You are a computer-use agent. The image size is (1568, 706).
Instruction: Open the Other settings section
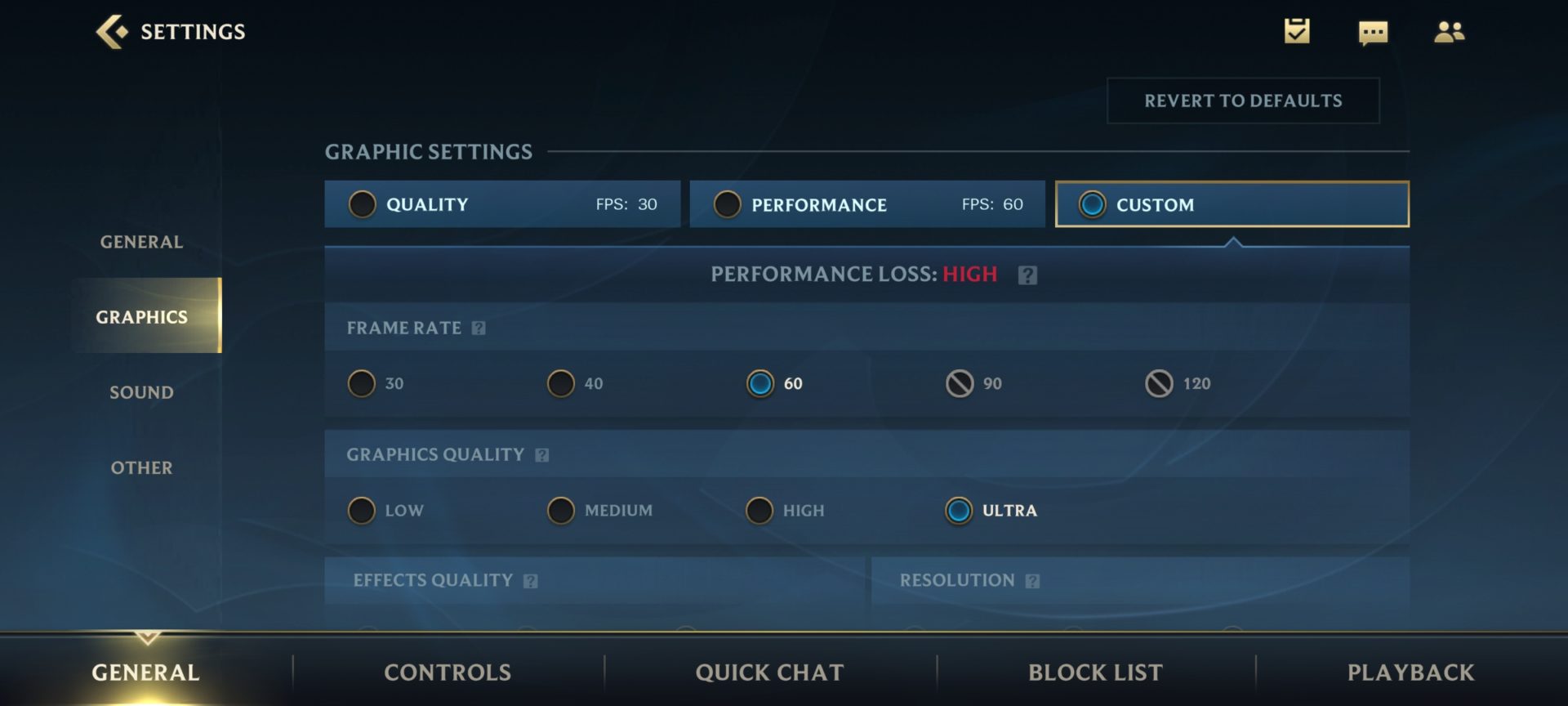point(141,467)
